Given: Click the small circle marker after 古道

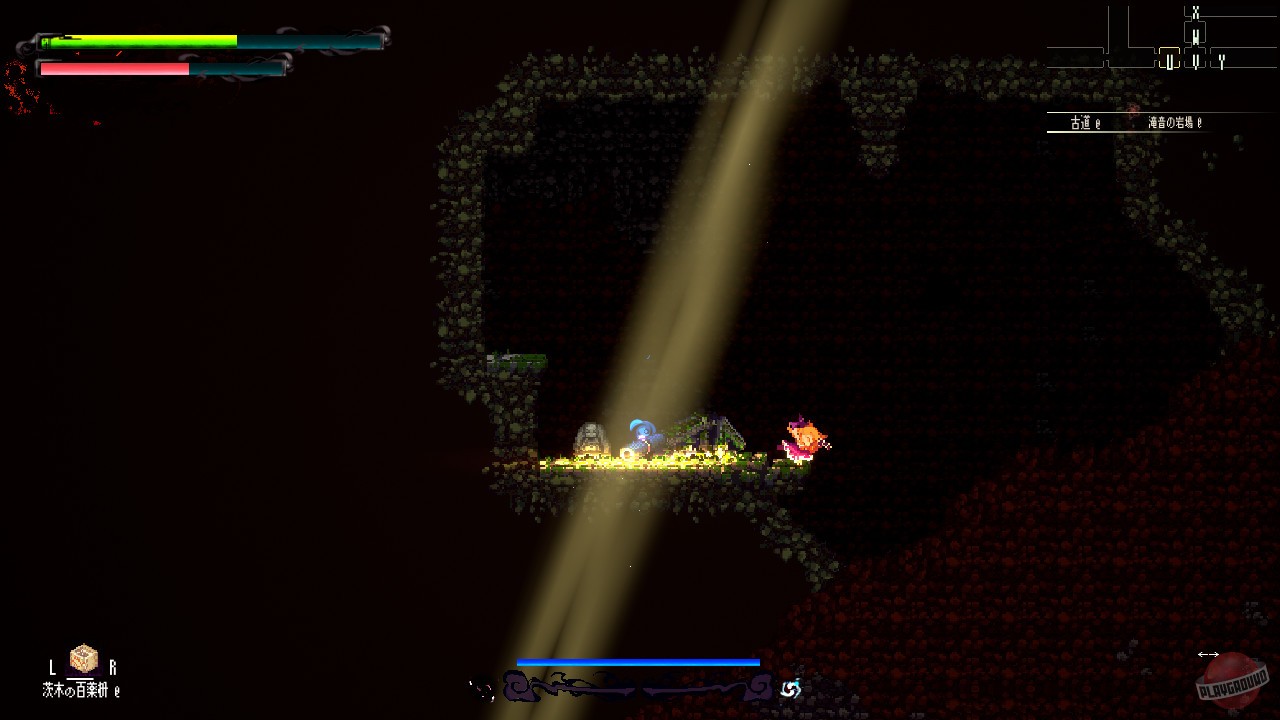Looking at the screenshot, I should 1097,124.
